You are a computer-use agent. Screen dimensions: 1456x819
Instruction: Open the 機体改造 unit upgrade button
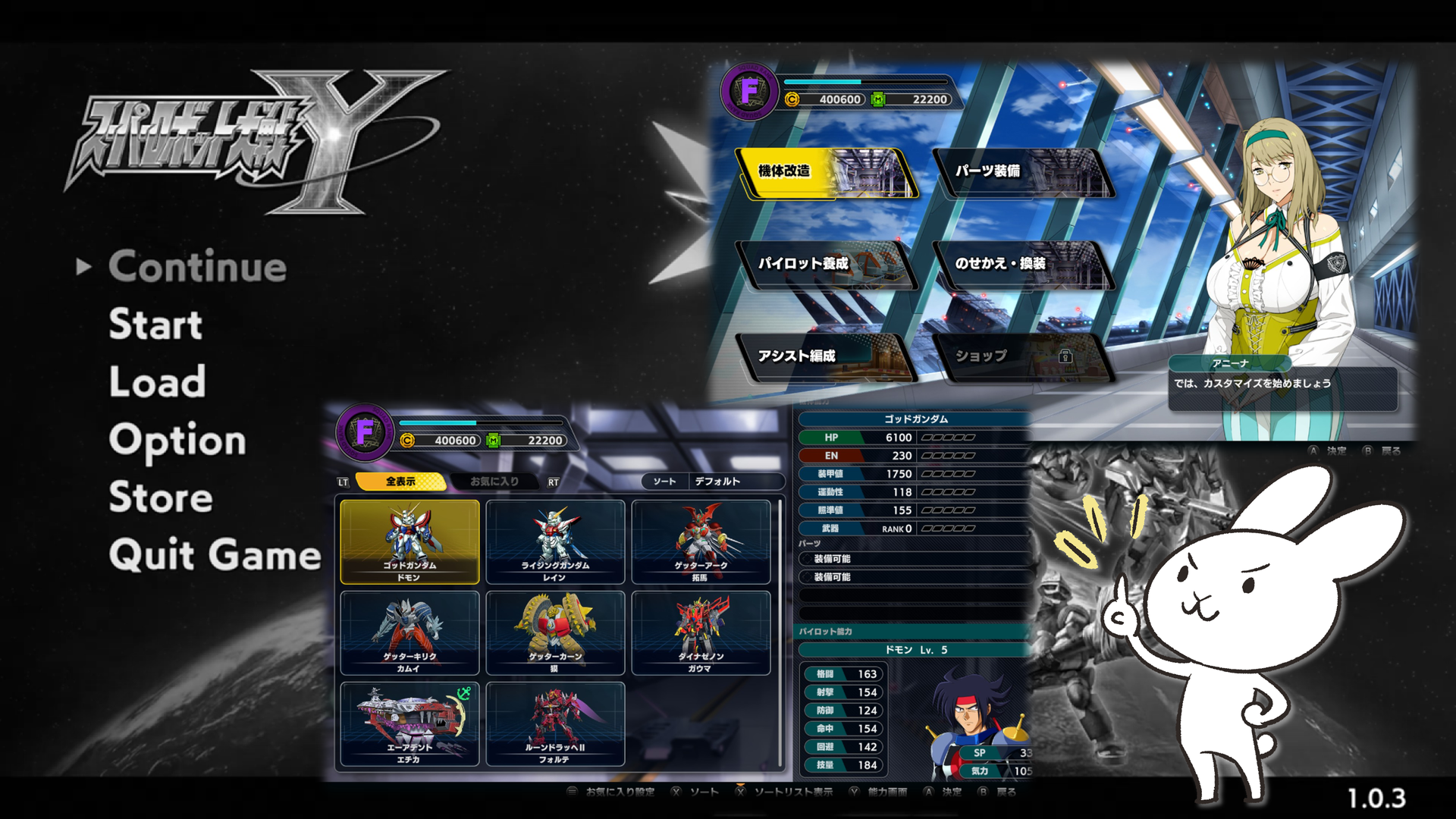(x=827, y=173)
